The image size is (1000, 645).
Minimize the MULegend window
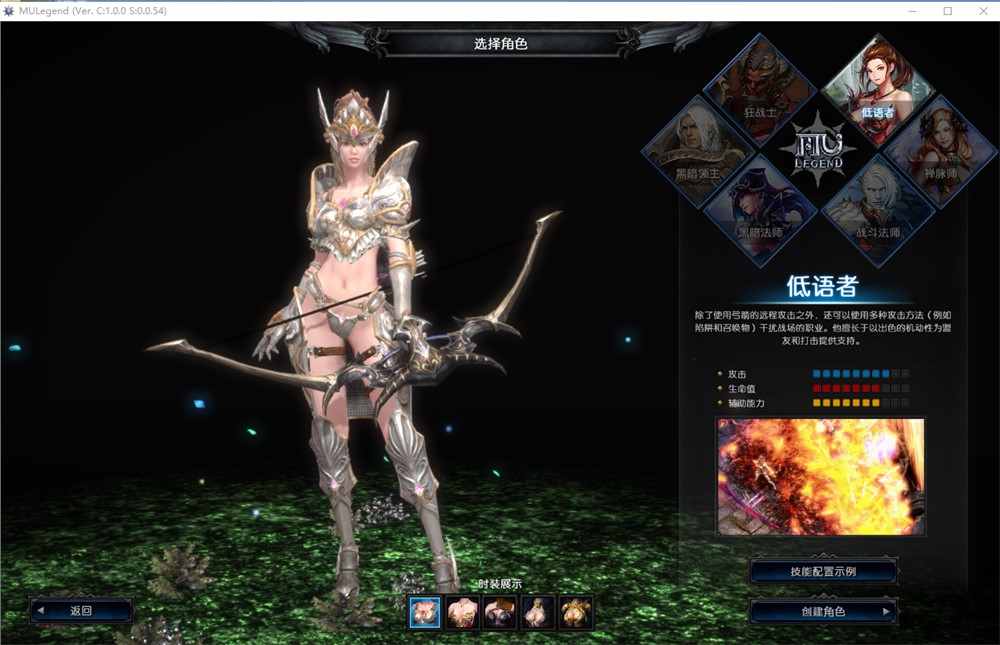coord(912,11)
